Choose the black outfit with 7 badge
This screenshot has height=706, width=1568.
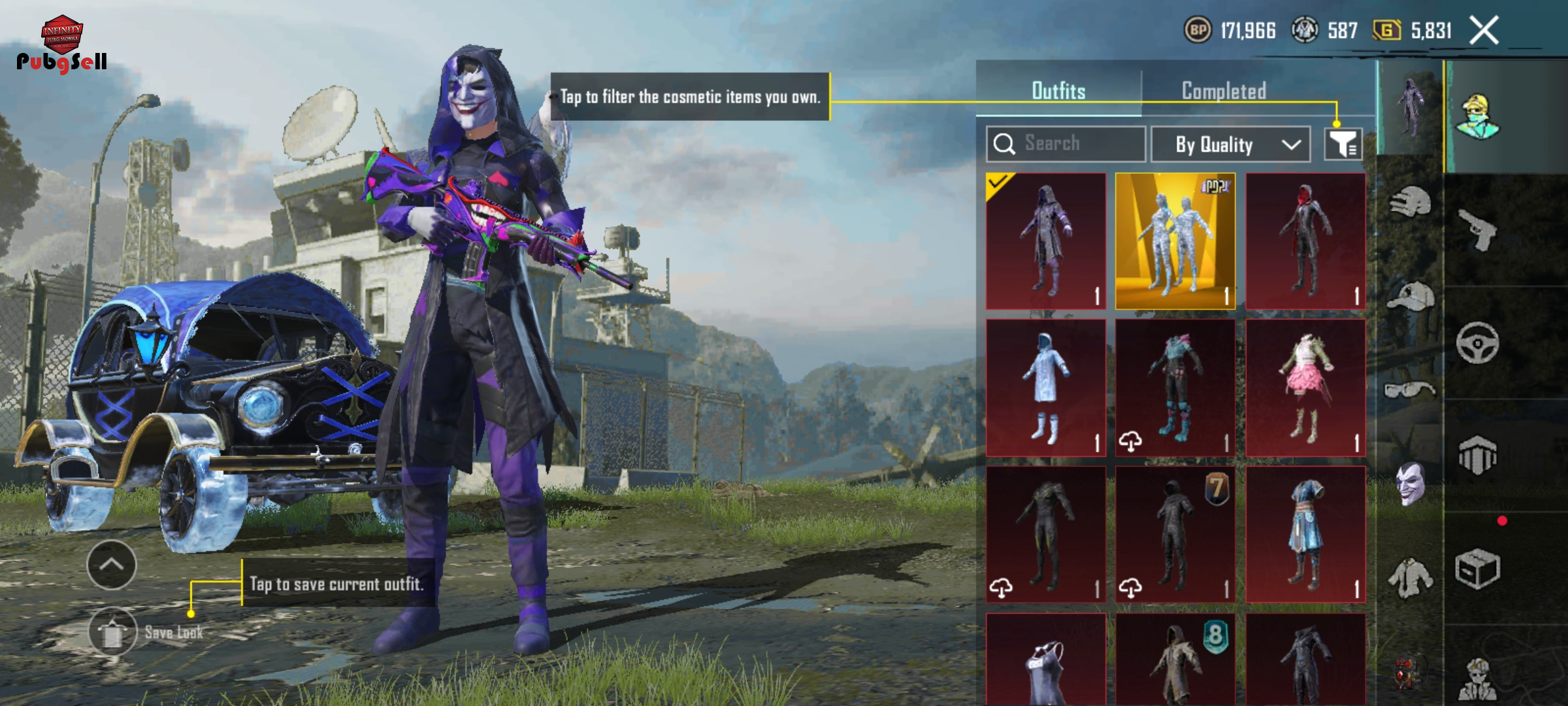(1175, 534)
